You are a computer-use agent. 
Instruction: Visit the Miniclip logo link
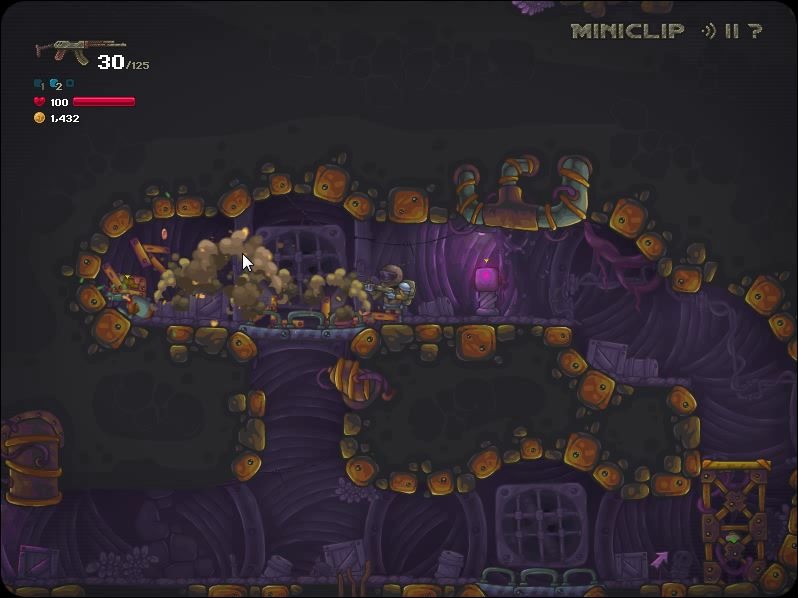pos(628,31)
